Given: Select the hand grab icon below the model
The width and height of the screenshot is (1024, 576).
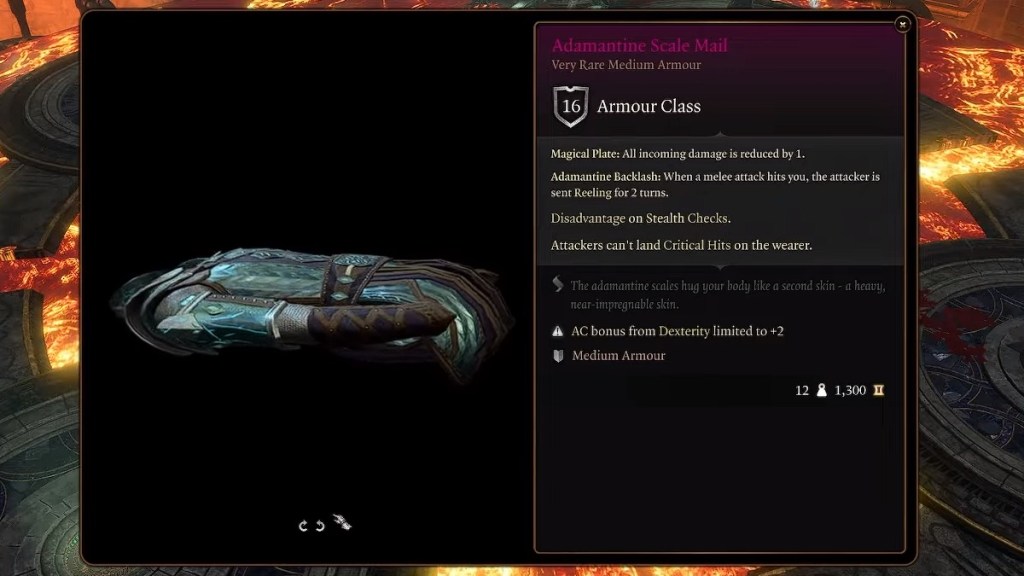Looking at the screenshot, I should (x=342, y=522).
